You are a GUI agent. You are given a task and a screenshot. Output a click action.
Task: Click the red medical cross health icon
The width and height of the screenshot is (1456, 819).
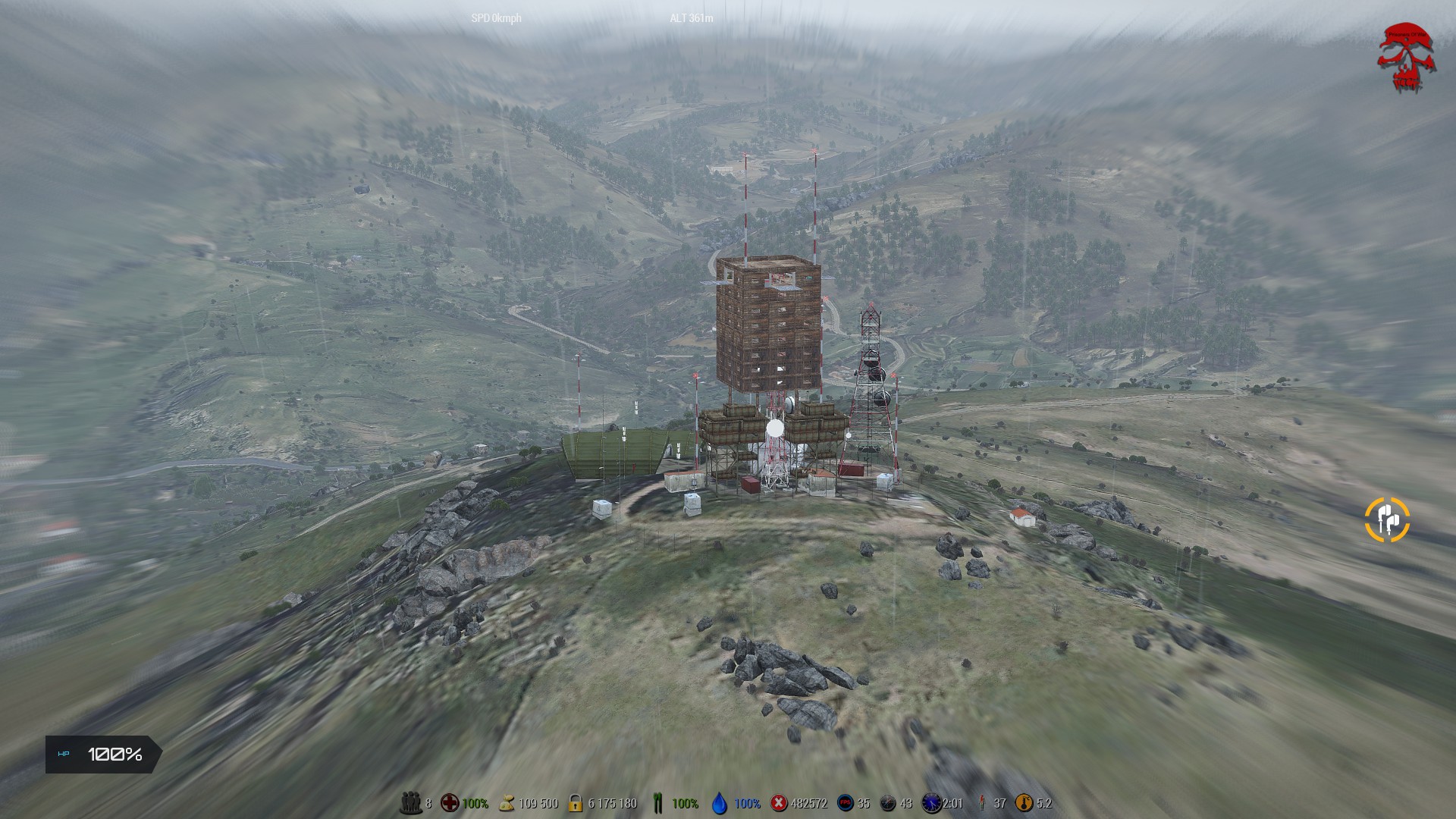[450, 803]
